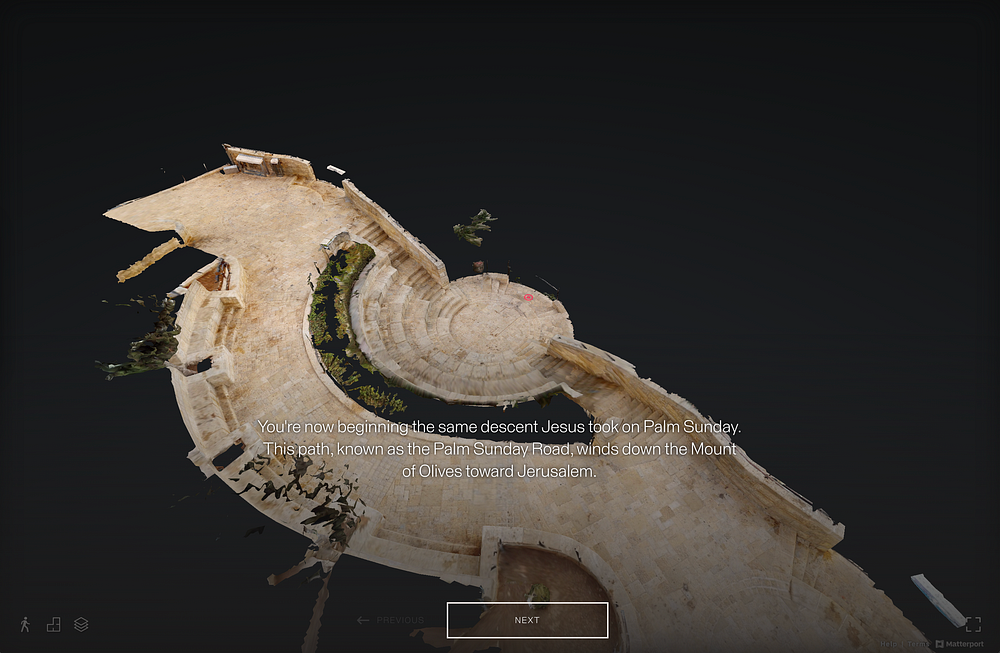
Task: Switch to walking view with the pedestrian icon
Action: pyautogui.click(x=25, y=624)
